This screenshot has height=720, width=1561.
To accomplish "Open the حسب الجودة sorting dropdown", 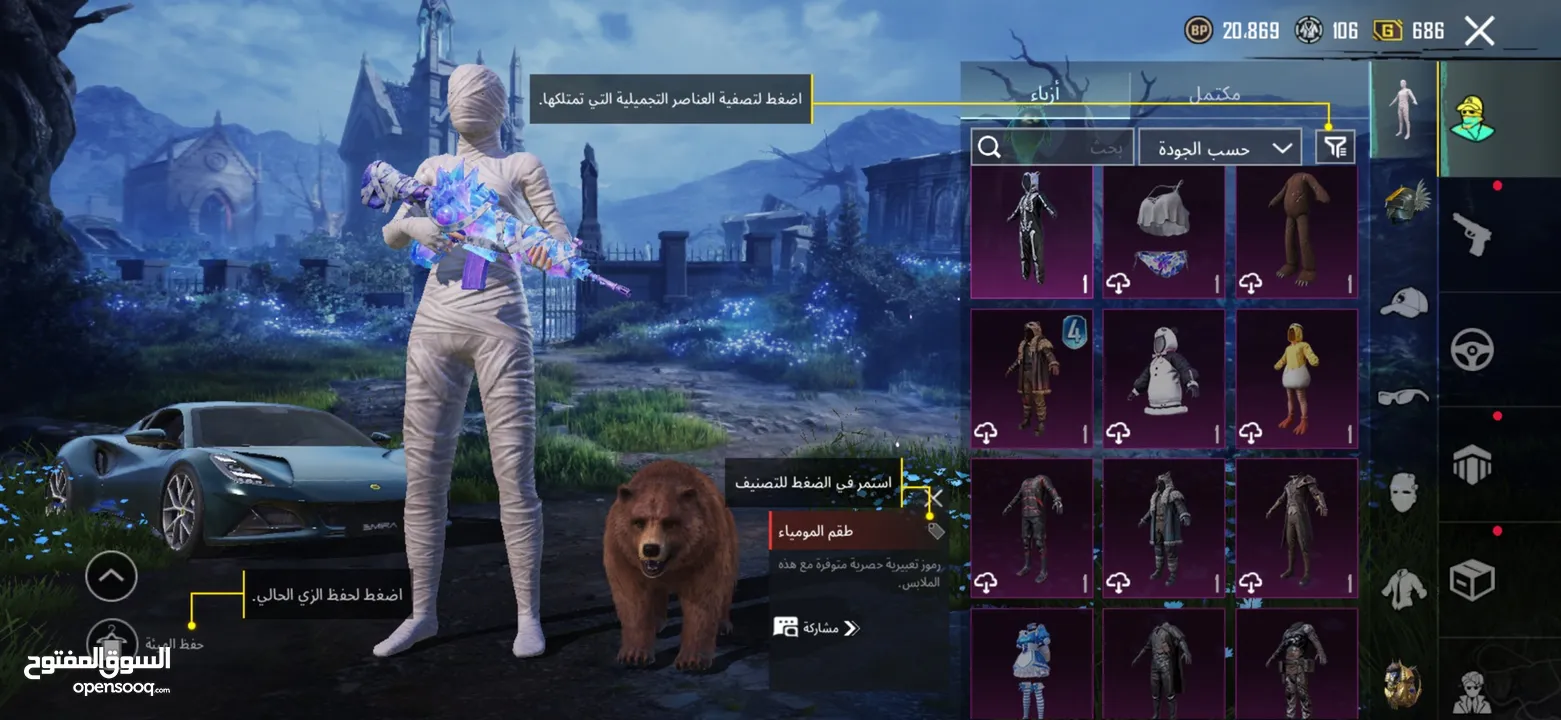I will [1218, 147].
